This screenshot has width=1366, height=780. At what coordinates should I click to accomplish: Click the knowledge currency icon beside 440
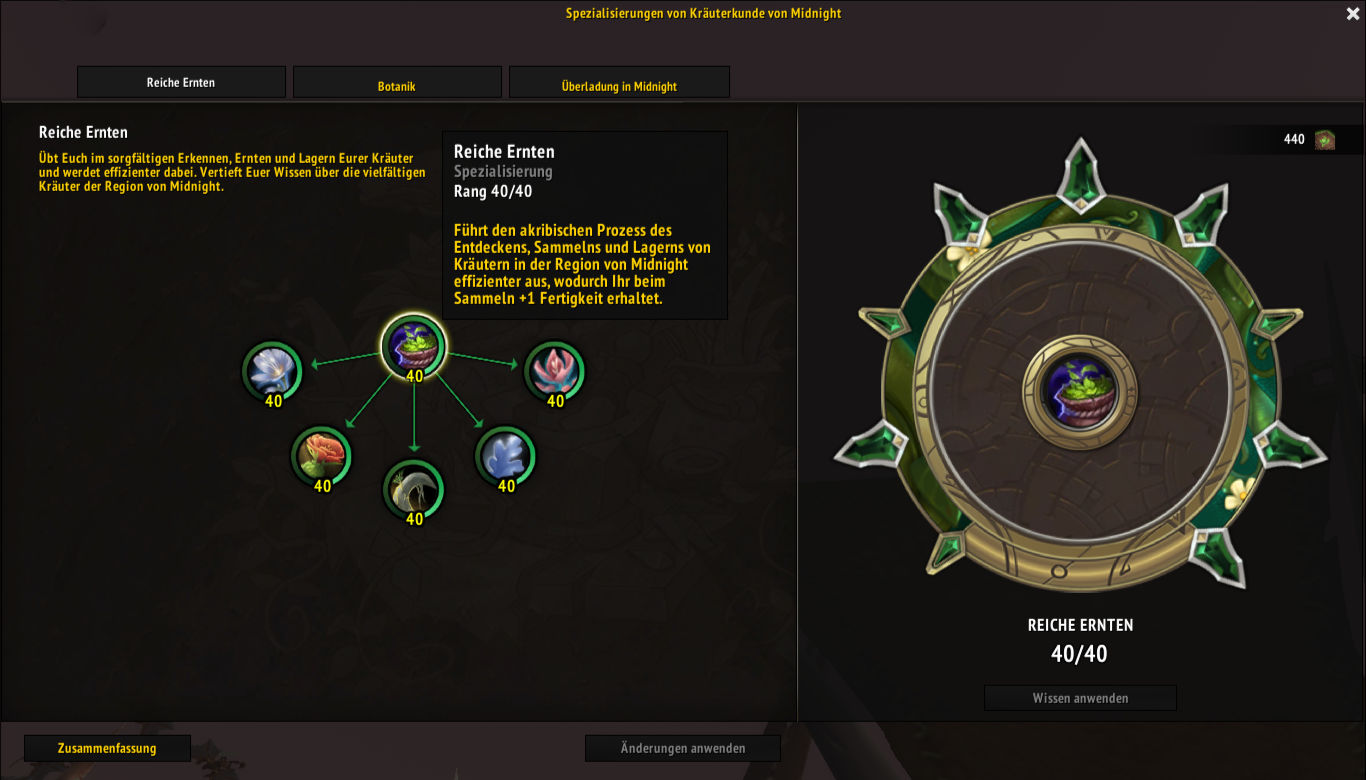[x=1325, y=140]
